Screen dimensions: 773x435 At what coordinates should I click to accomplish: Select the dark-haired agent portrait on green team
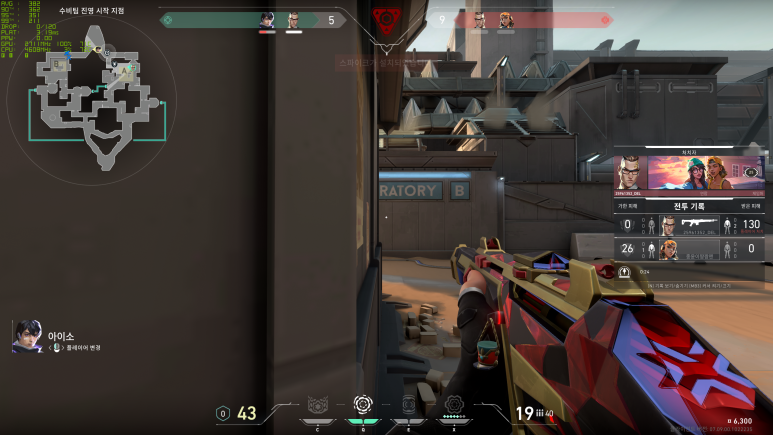[x=268, y=19]
